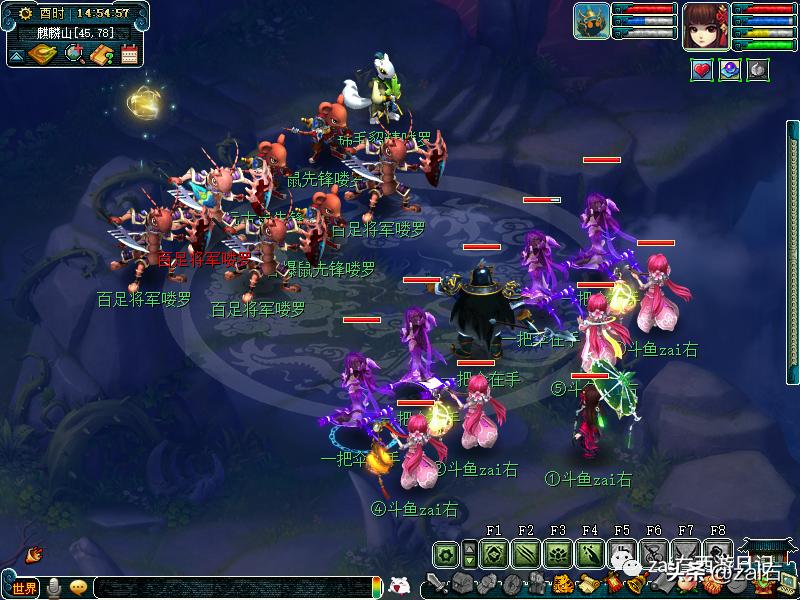
Task: Open the magnifier mini-map search icon
Action: click(74, 54)
